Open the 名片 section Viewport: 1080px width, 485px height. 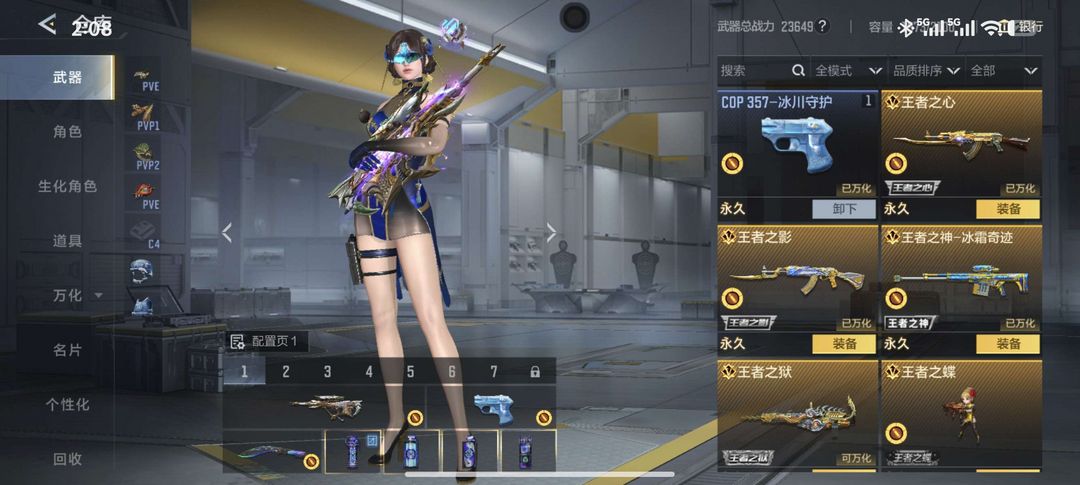[66, 350]
